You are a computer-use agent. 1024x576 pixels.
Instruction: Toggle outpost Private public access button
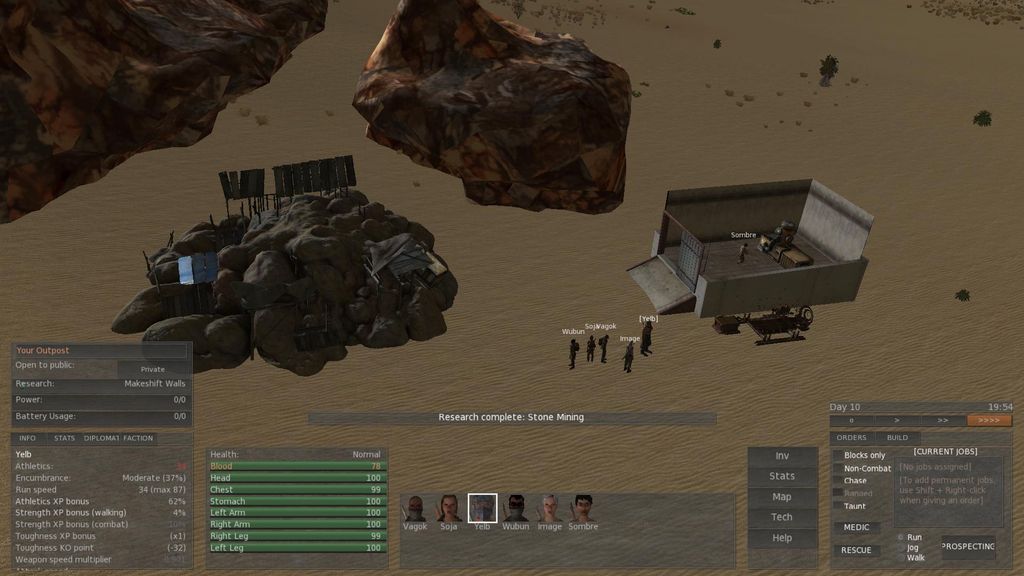point(152,369)
